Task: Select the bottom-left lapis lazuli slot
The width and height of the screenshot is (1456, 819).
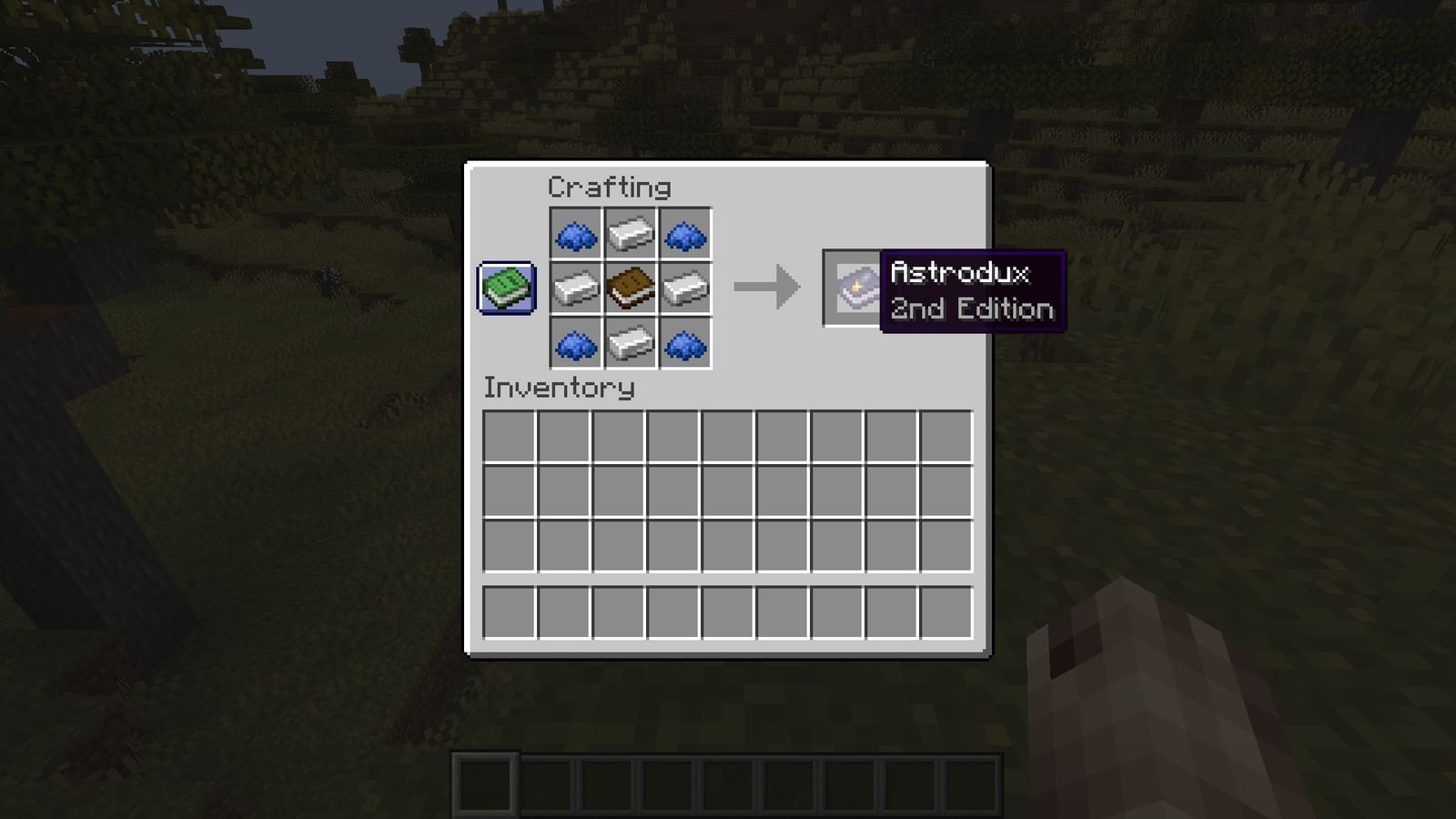Action: pyautogui.click(x=577, y=341)
